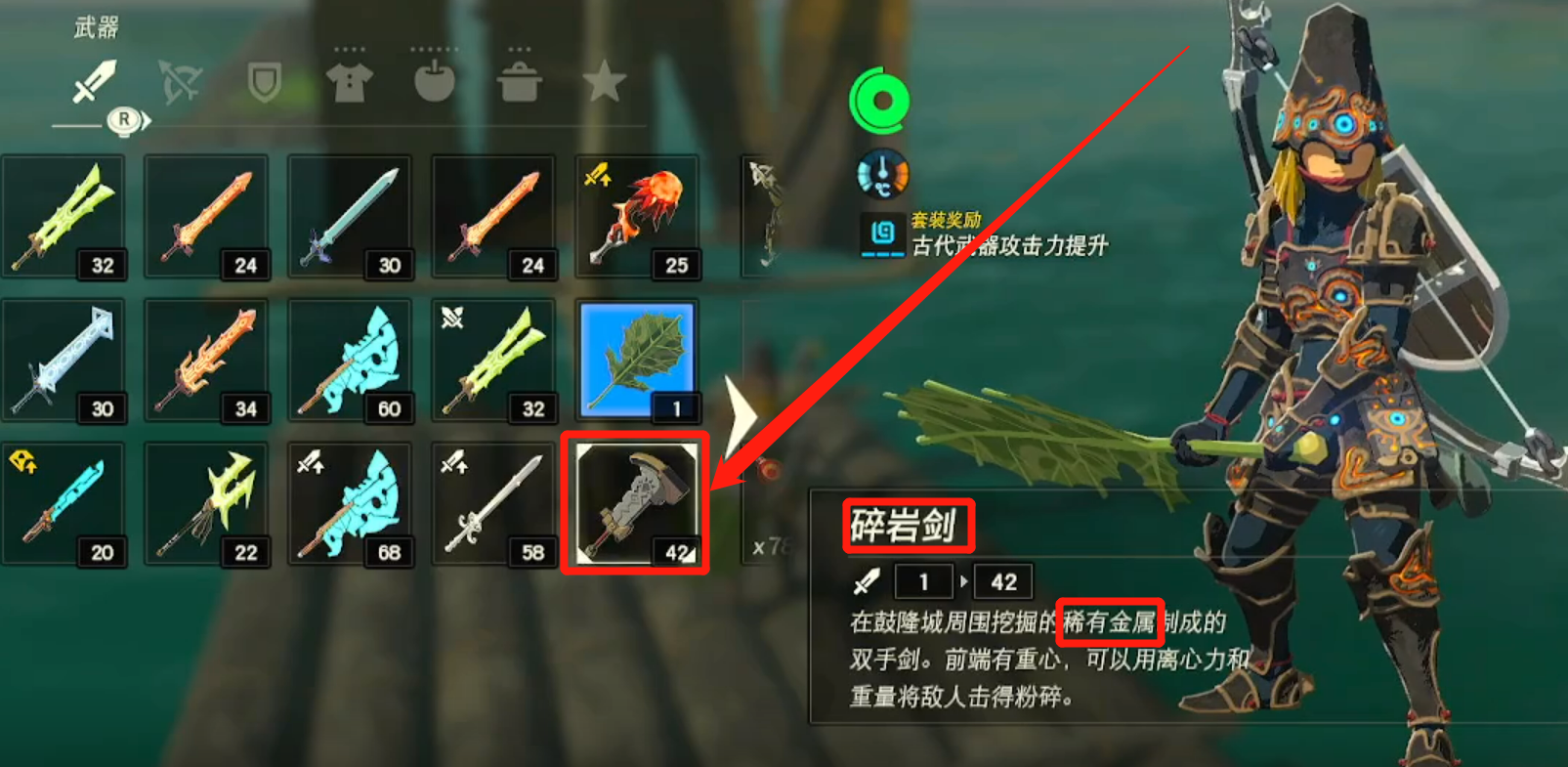Select the equipped sledgehammer with 42 durability

tap(636, 503)
